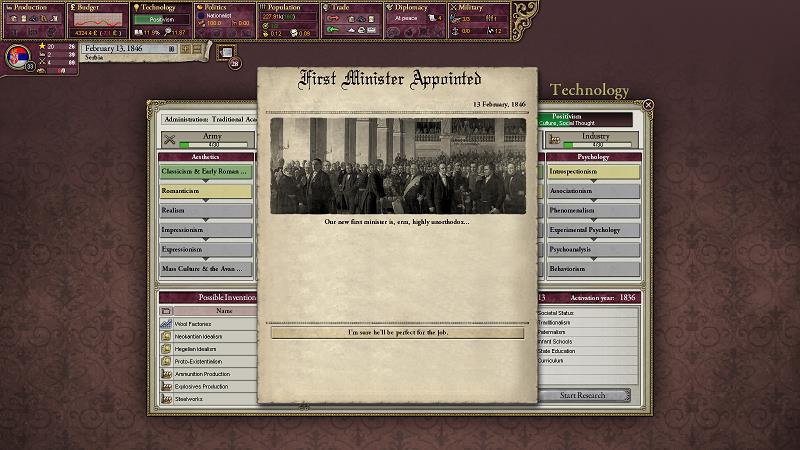800x450 pixels.
Task: Select the Army technology category
Action: [204, 140]
